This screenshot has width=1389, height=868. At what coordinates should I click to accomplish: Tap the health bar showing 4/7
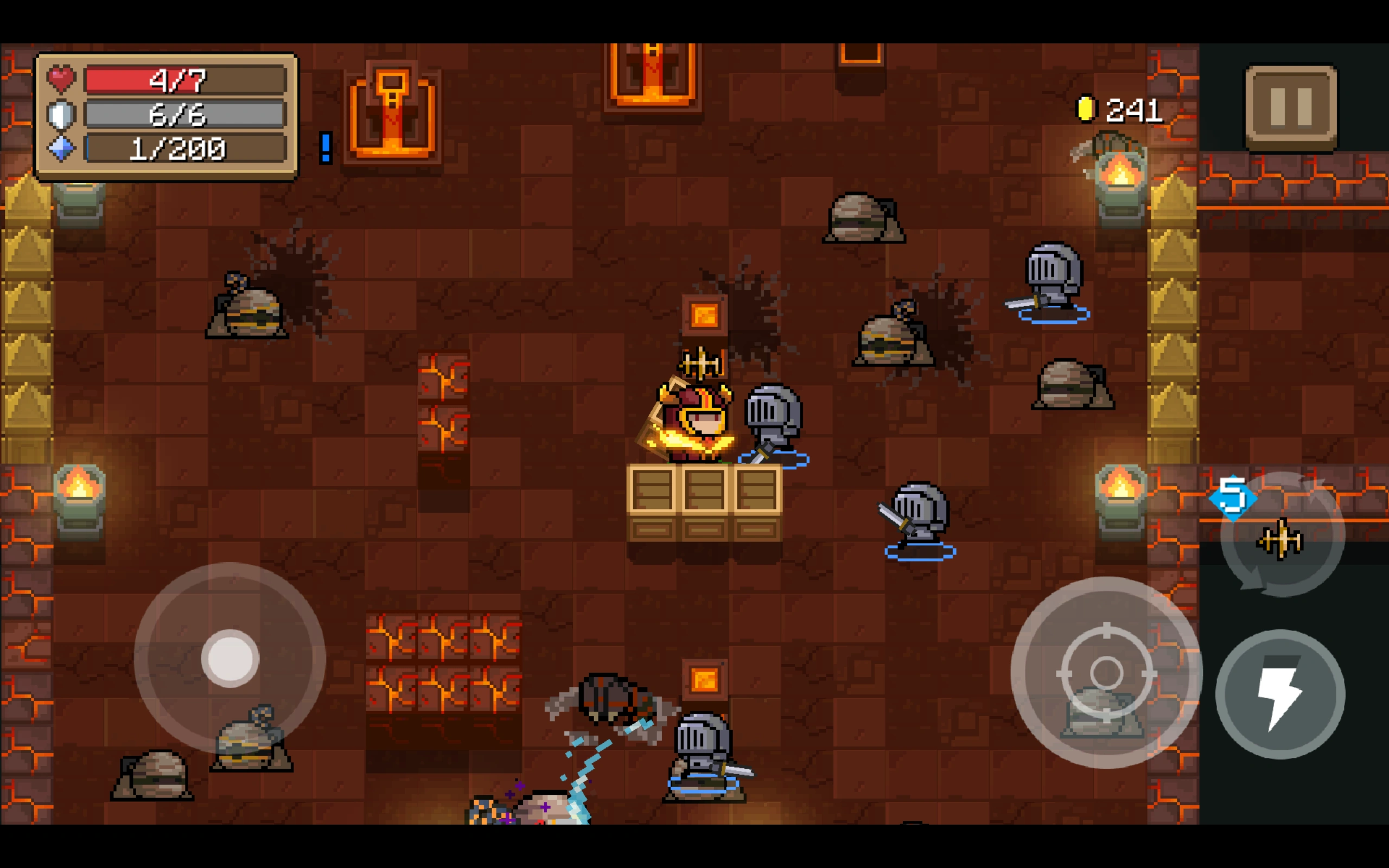[x=184, y=79]
